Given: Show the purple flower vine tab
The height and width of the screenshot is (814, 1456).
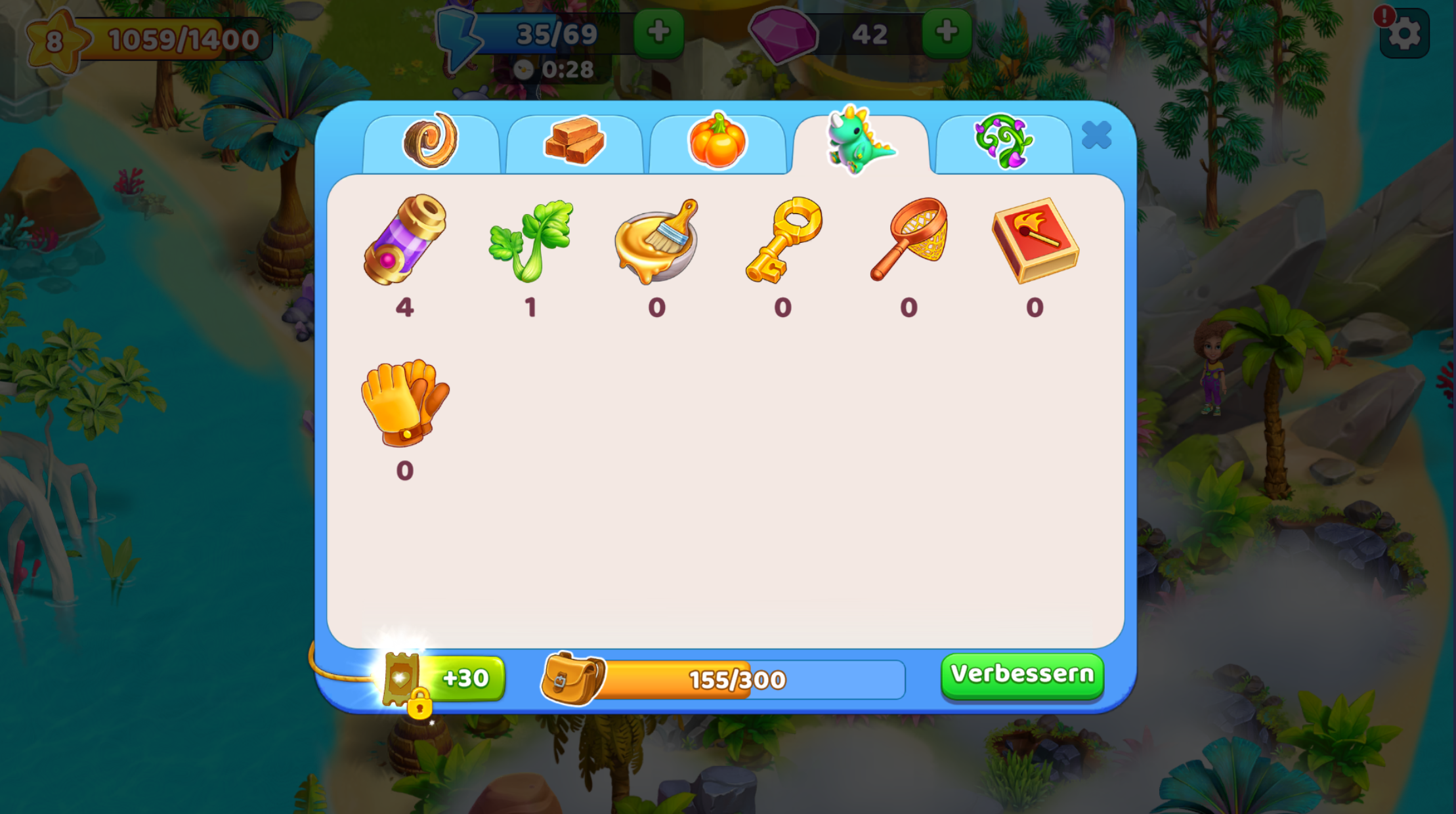Looking at the screenshot, I should (x=1003, y=142).
